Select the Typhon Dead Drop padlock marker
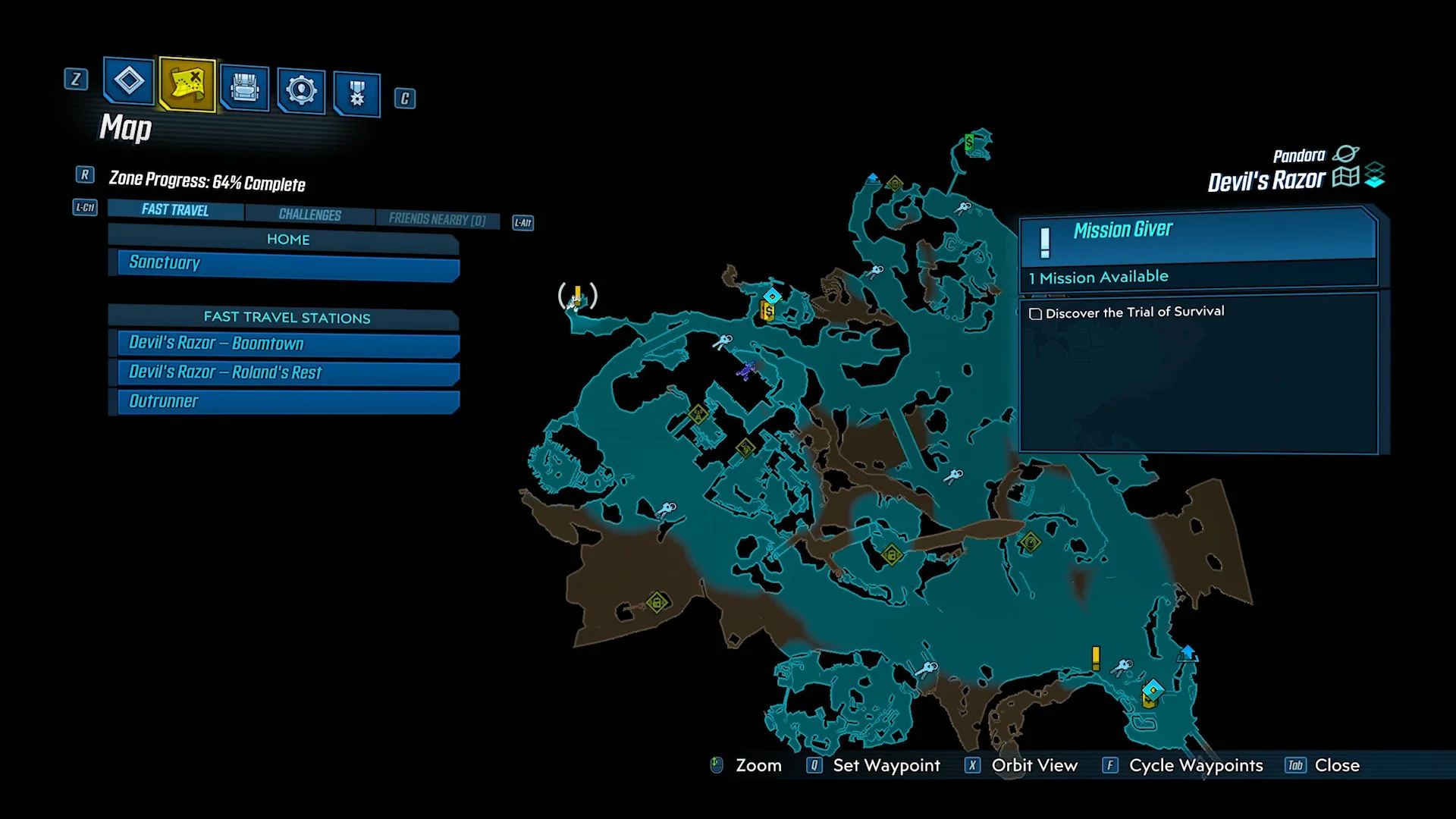The image size is (1456, 819). click(893, 555)
